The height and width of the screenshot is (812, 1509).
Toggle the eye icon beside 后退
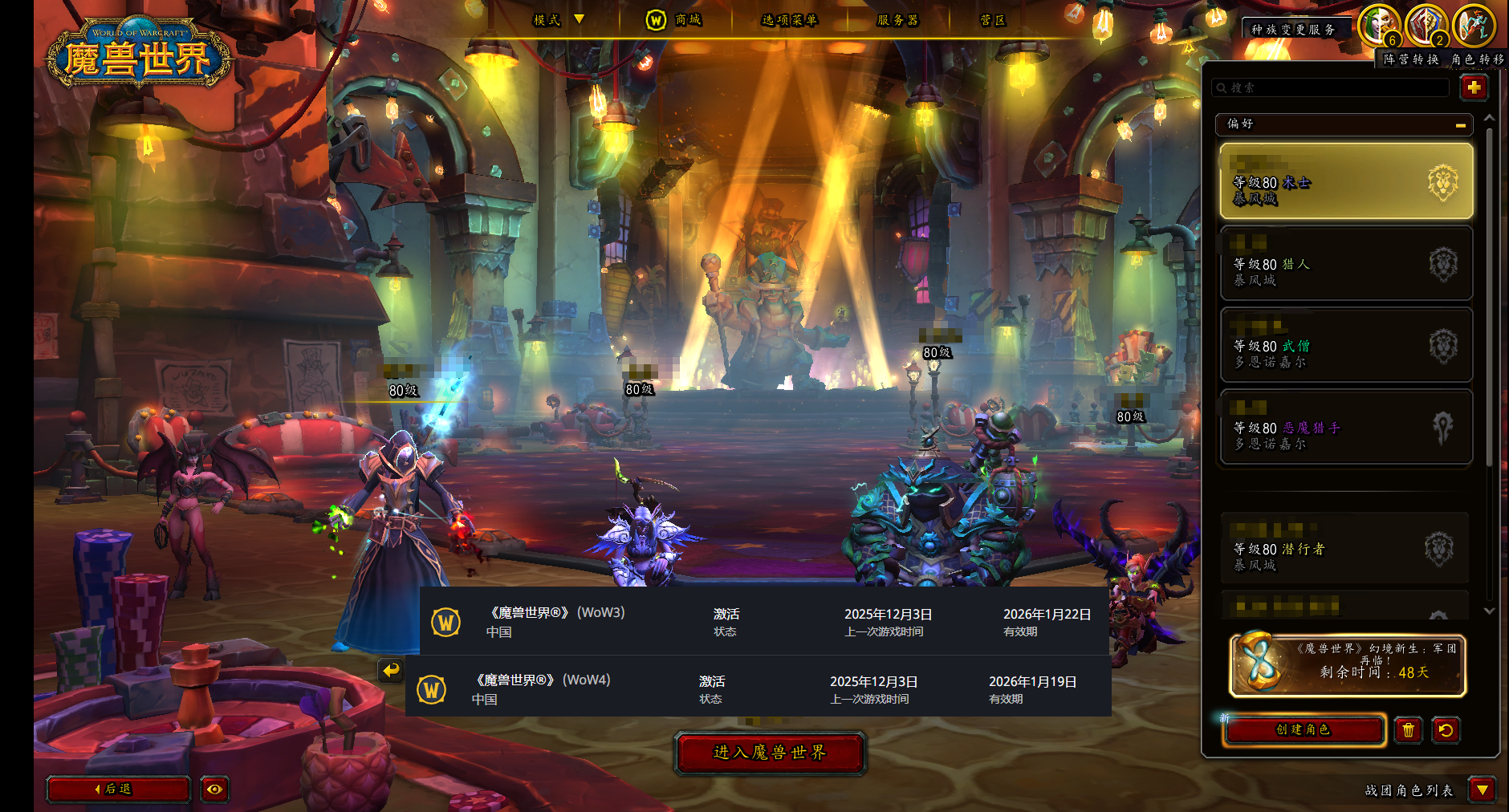pos(214,790)
